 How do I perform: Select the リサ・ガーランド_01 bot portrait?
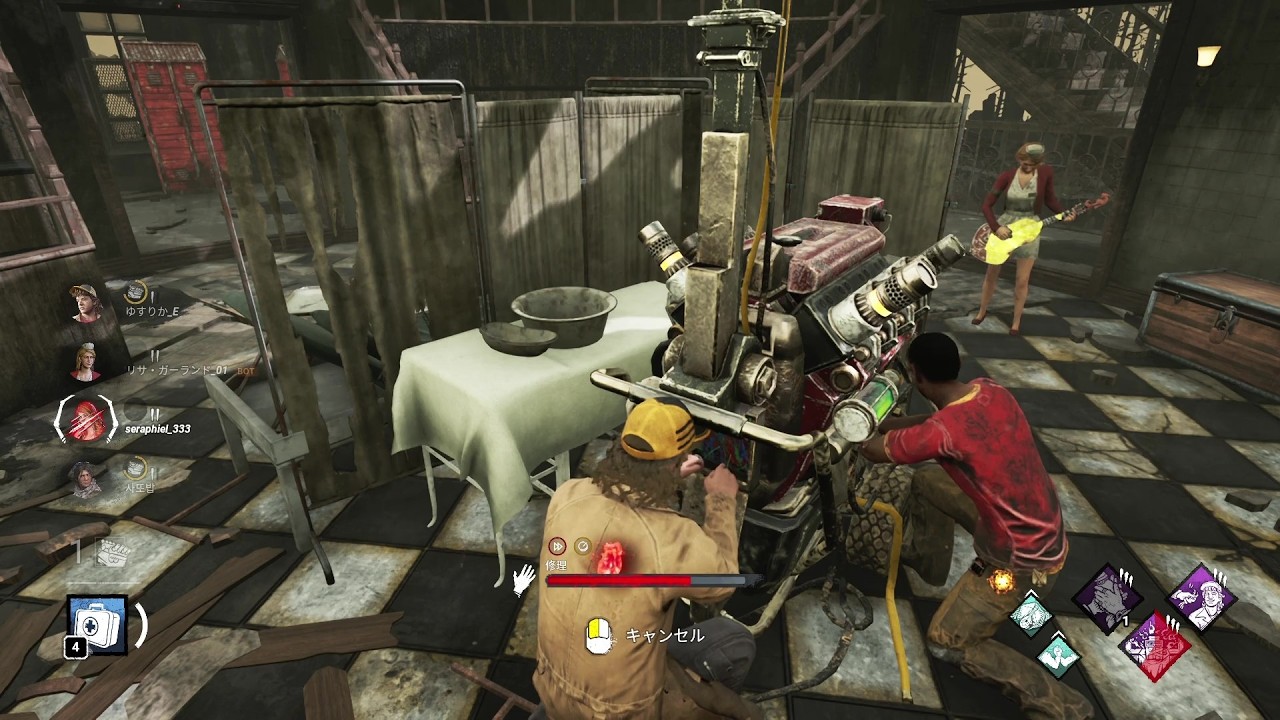[x=86, y=361]
